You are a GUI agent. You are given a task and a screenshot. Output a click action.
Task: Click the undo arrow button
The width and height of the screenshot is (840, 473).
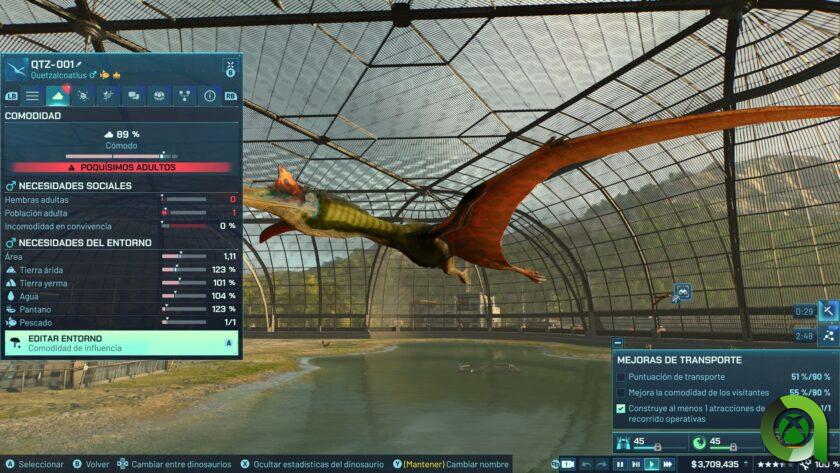(x=587, y=464)
